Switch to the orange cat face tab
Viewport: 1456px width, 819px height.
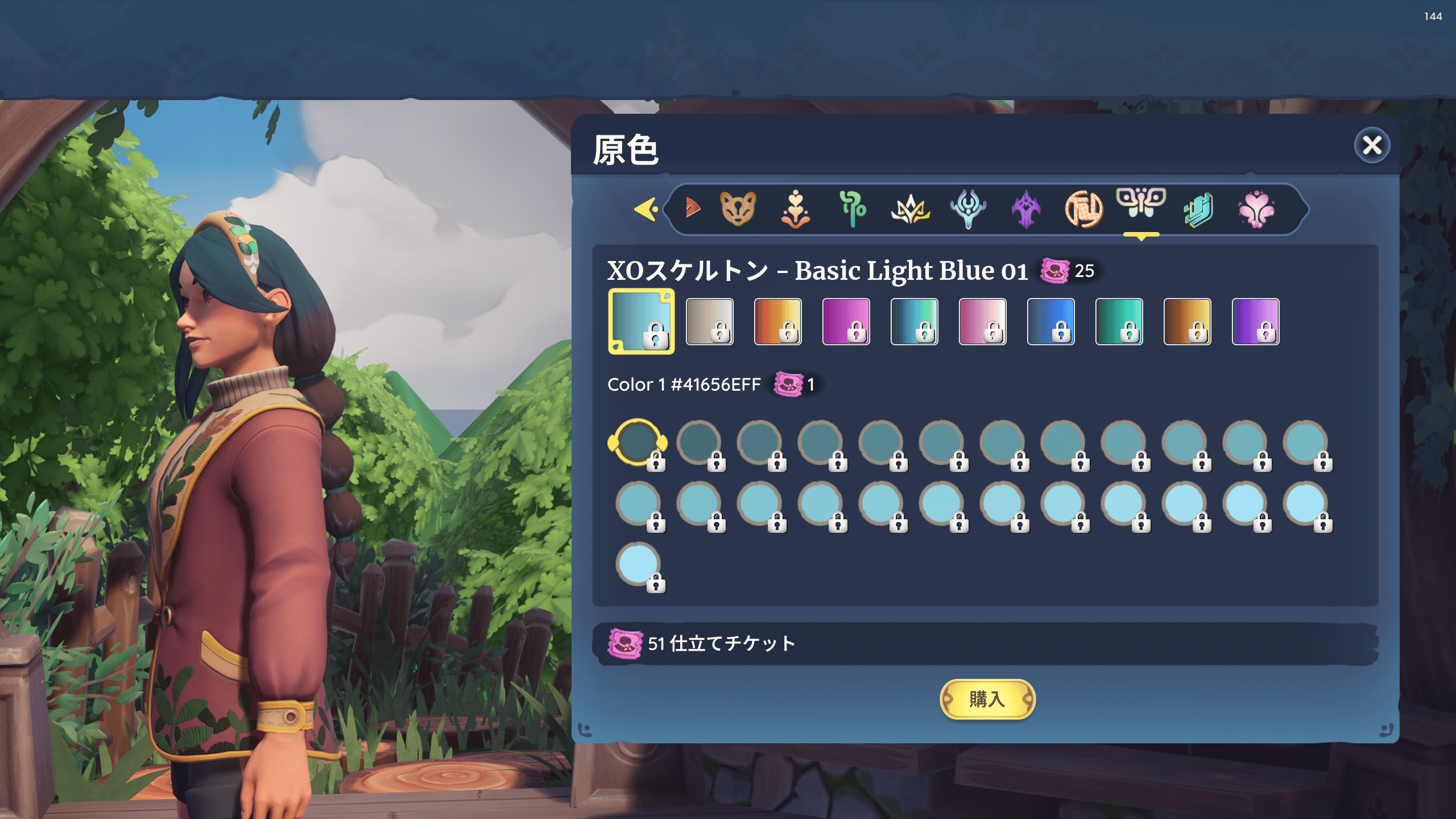point(738,209)
